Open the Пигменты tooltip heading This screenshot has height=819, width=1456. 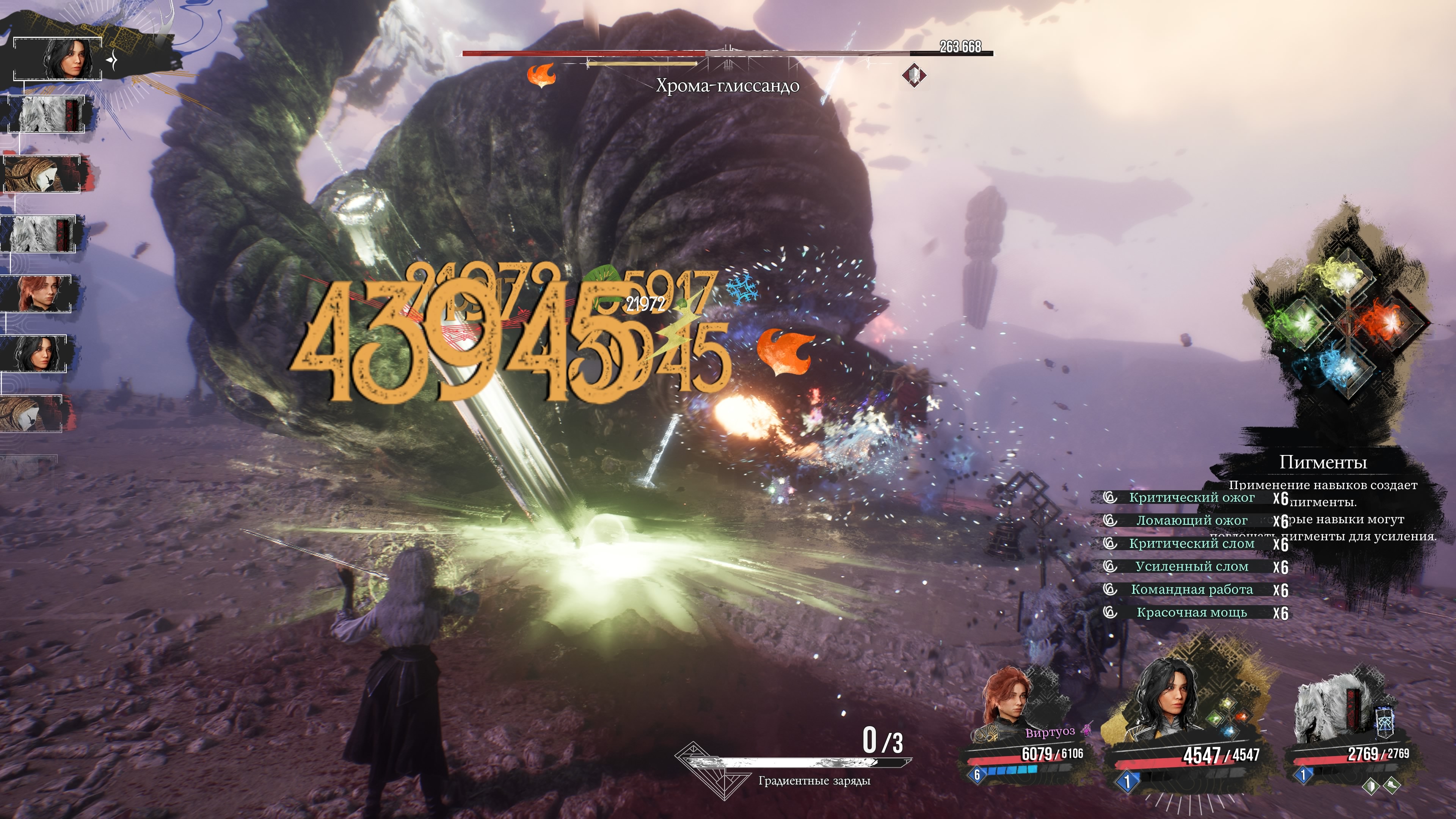[1323, 462]
